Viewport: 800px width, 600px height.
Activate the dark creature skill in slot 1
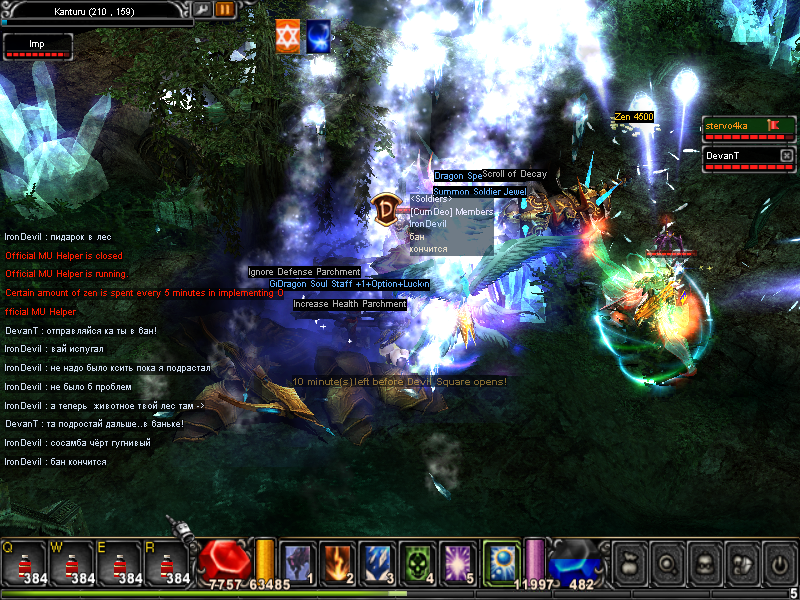(299, 562)
